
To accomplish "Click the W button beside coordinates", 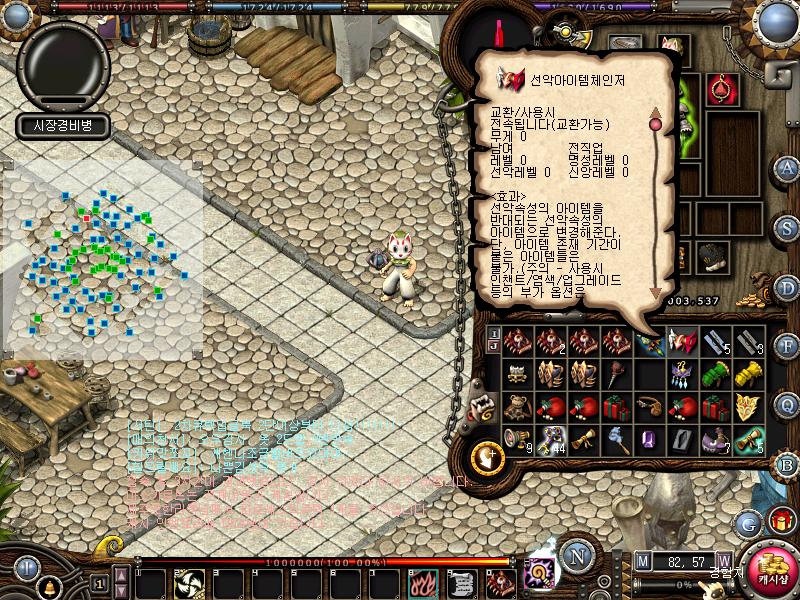I will click(x=723, y=561).
